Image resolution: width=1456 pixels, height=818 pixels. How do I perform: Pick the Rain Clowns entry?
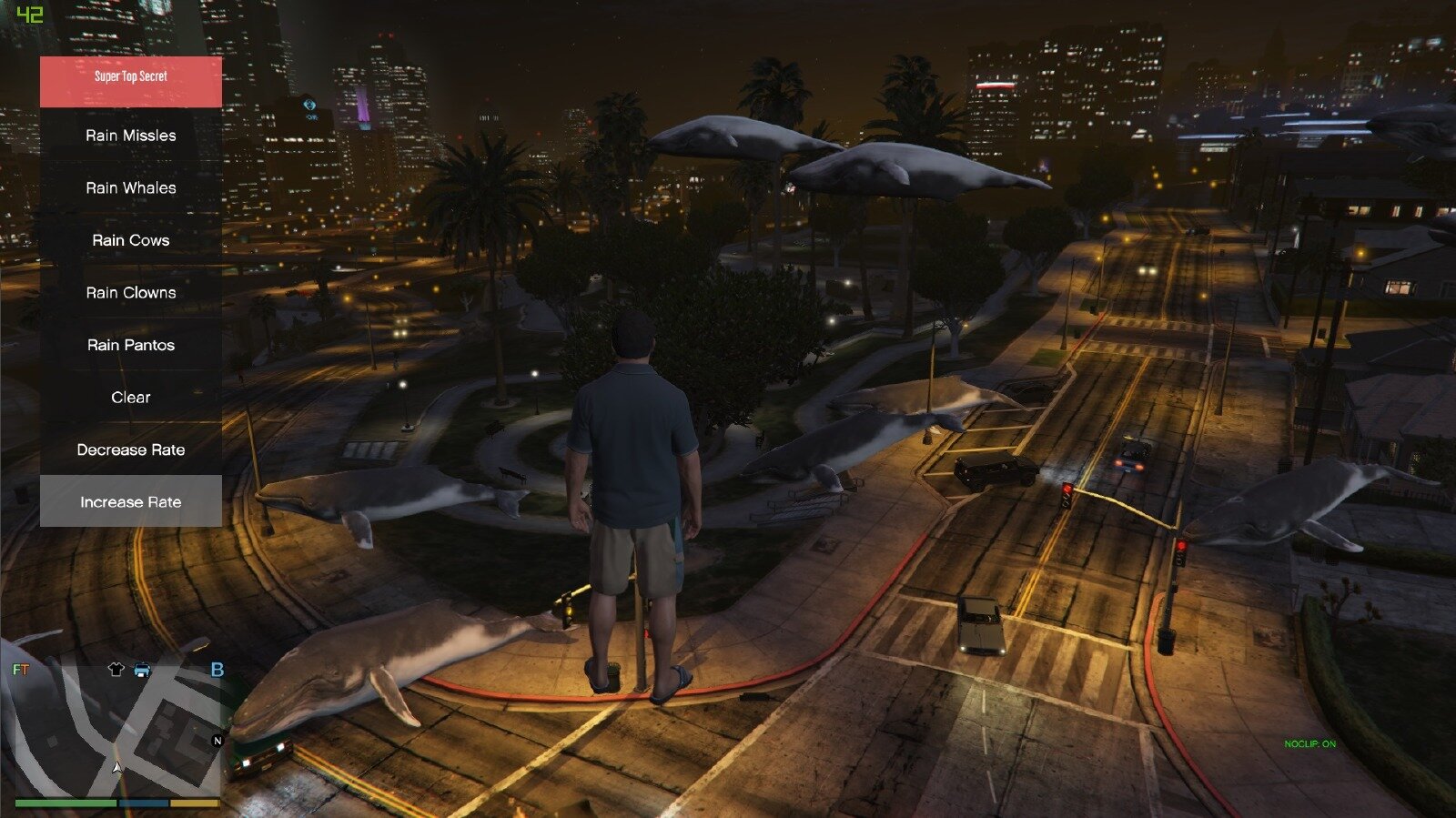(131, 293)
